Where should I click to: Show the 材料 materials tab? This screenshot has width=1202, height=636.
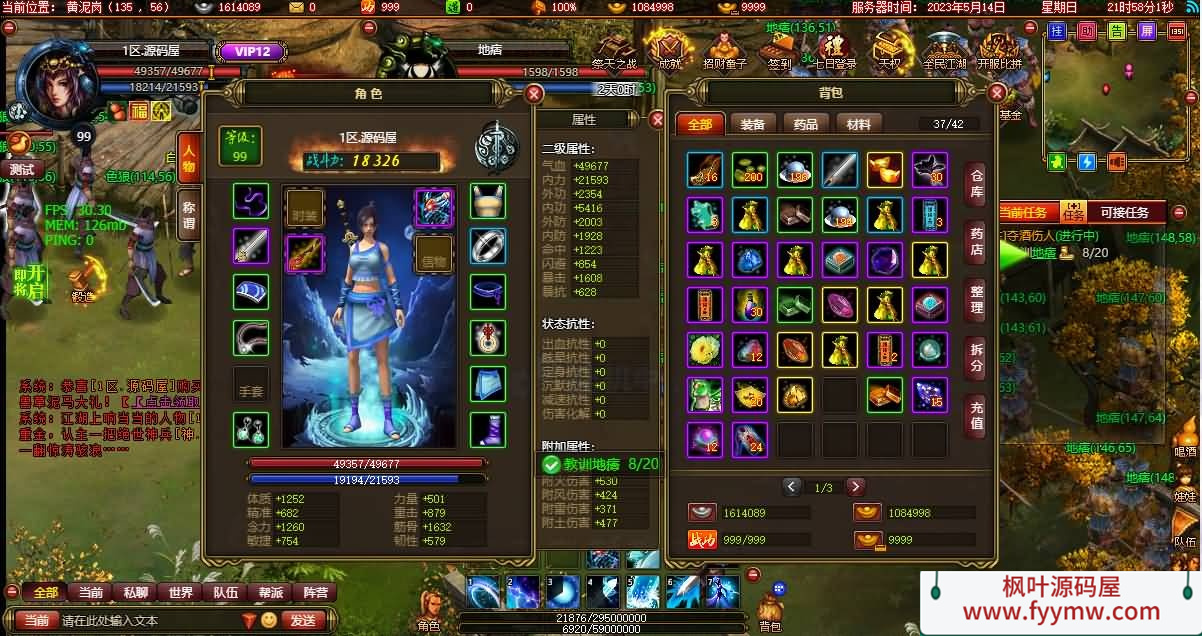858,124
